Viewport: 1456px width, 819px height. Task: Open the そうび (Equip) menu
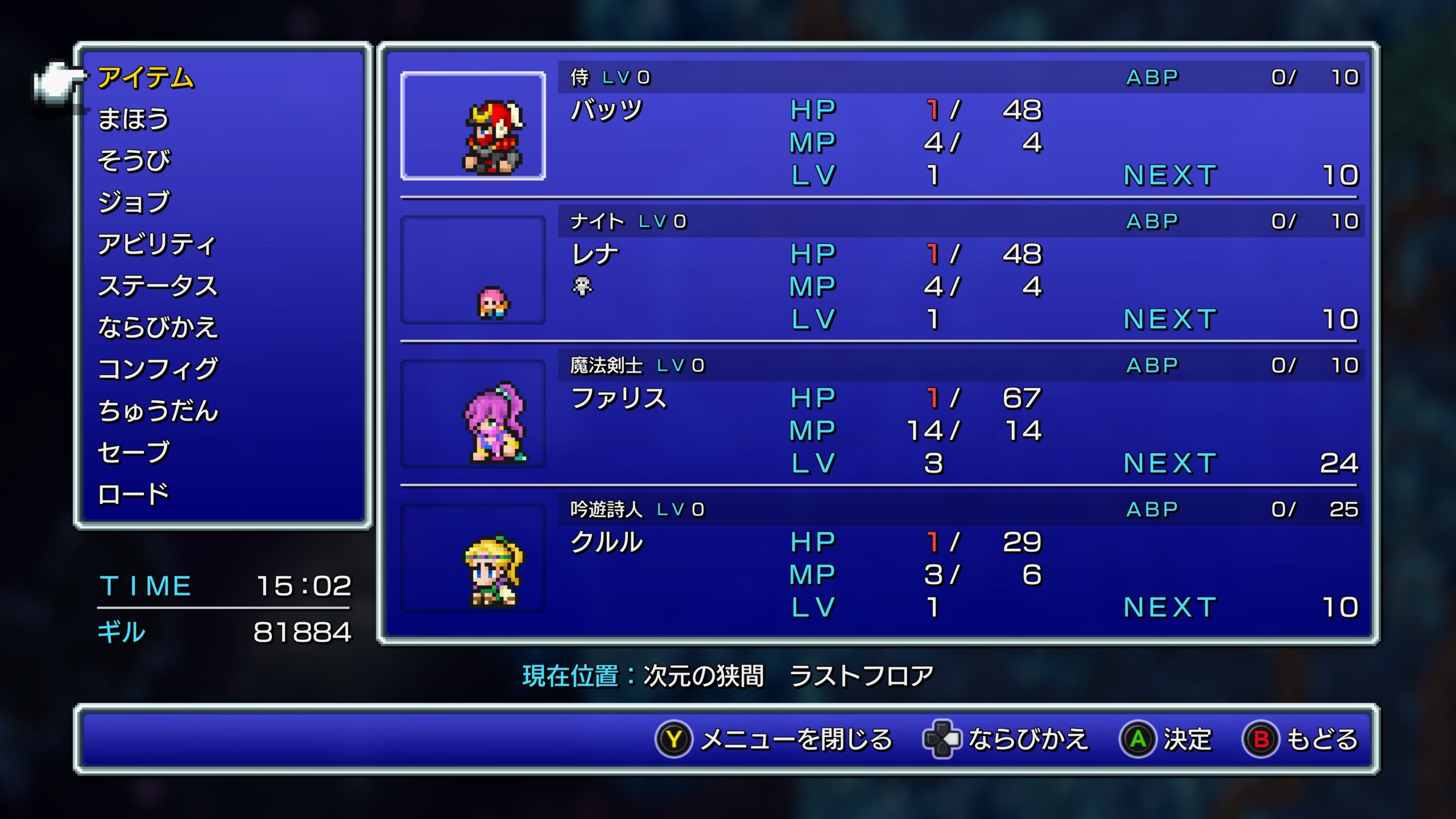click(x=134, y=161)
